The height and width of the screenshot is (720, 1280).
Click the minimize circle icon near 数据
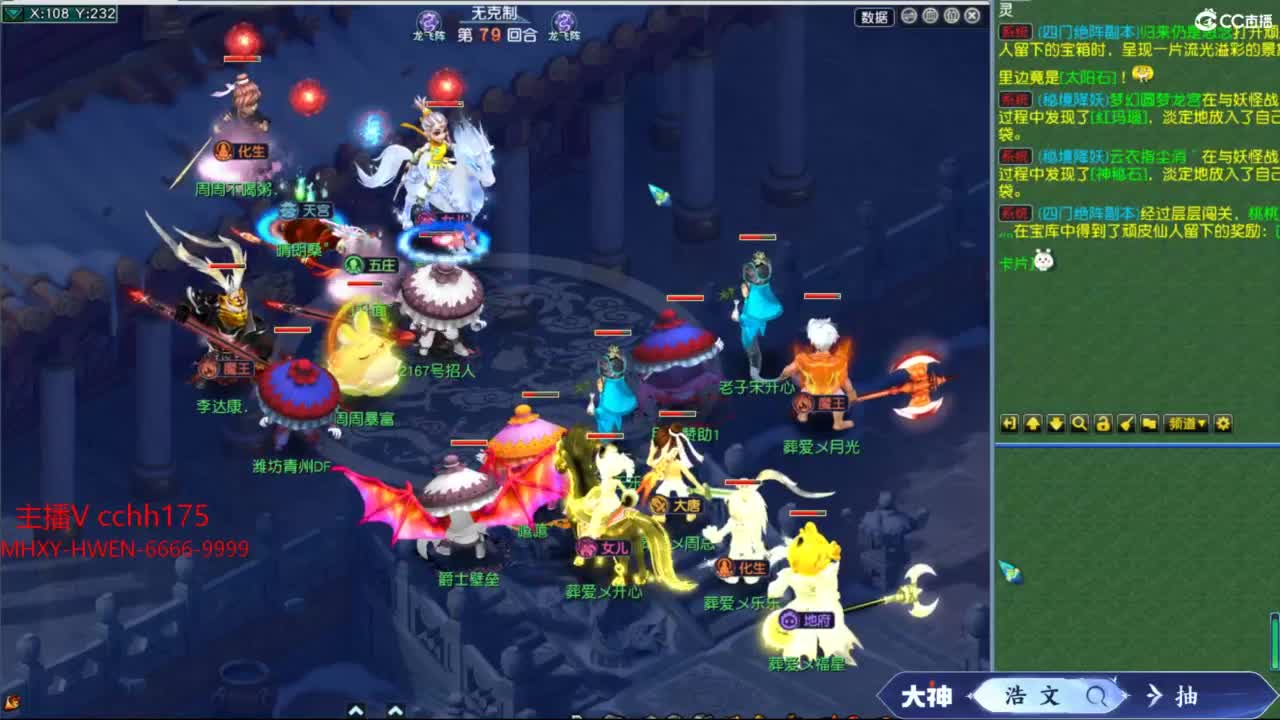909,16
